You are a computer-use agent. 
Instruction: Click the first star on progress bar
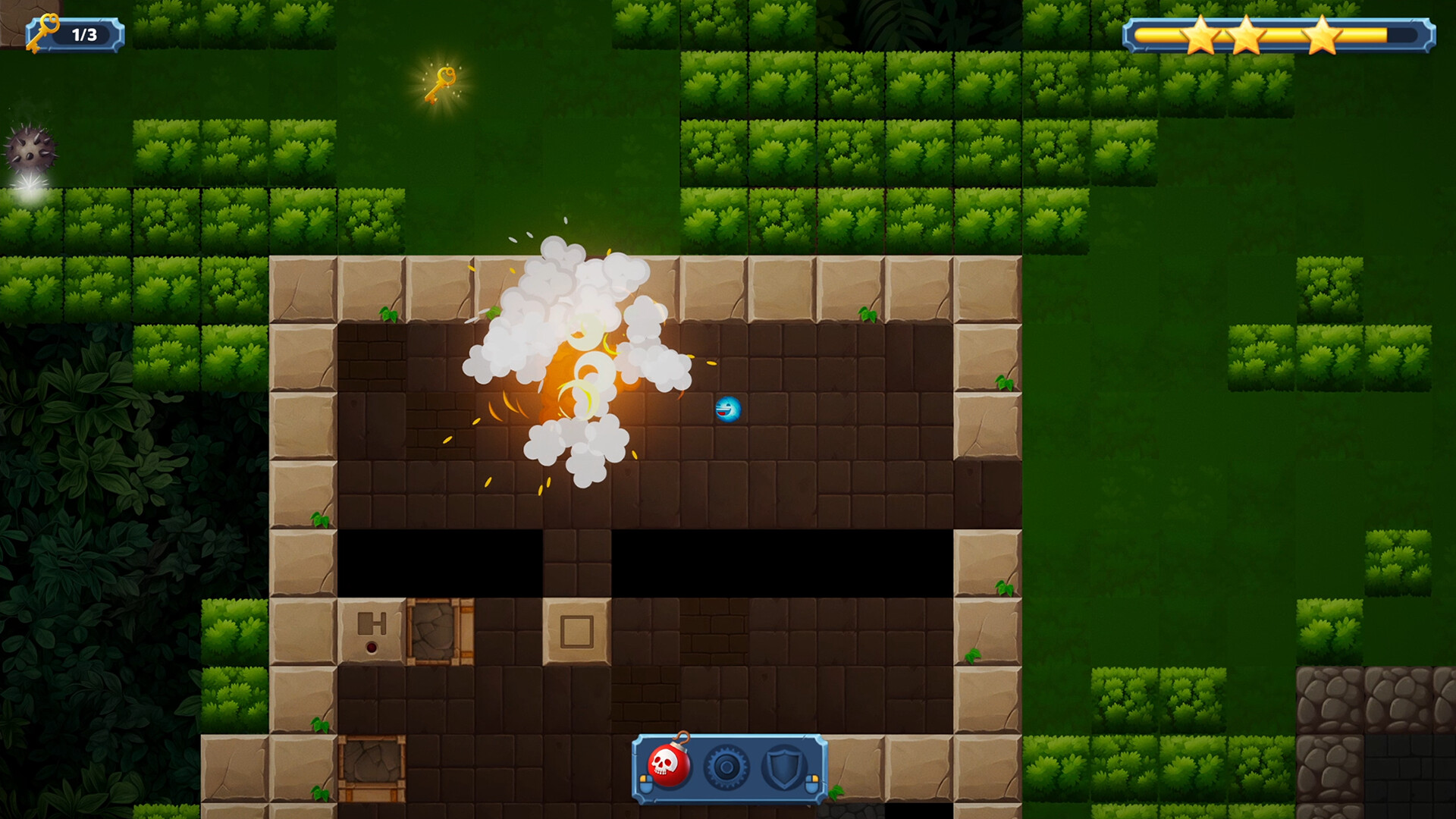coord(1202,34)
